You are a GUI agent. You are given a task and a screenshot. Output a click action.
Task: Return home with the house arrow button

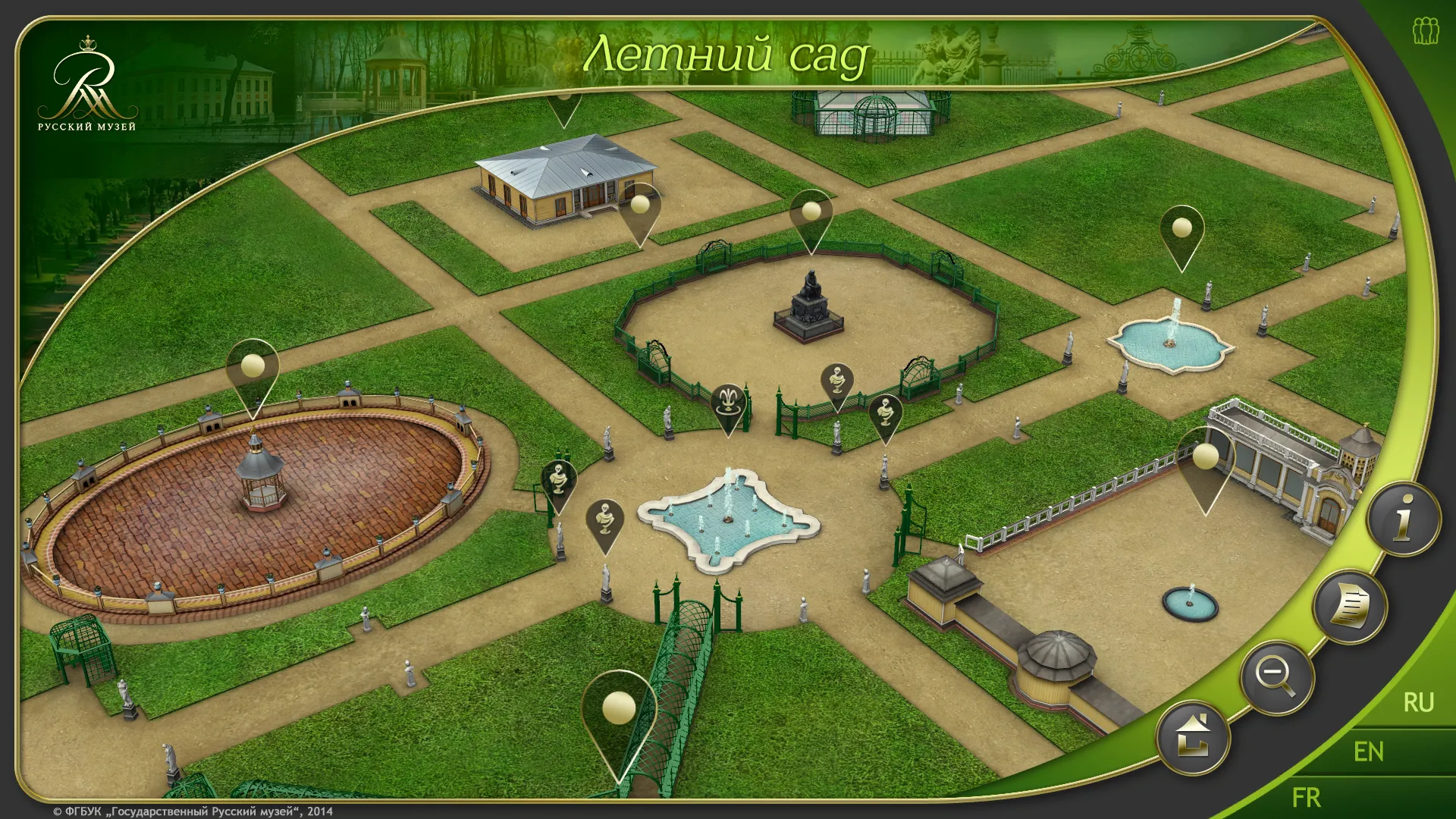coord(1193,737)
